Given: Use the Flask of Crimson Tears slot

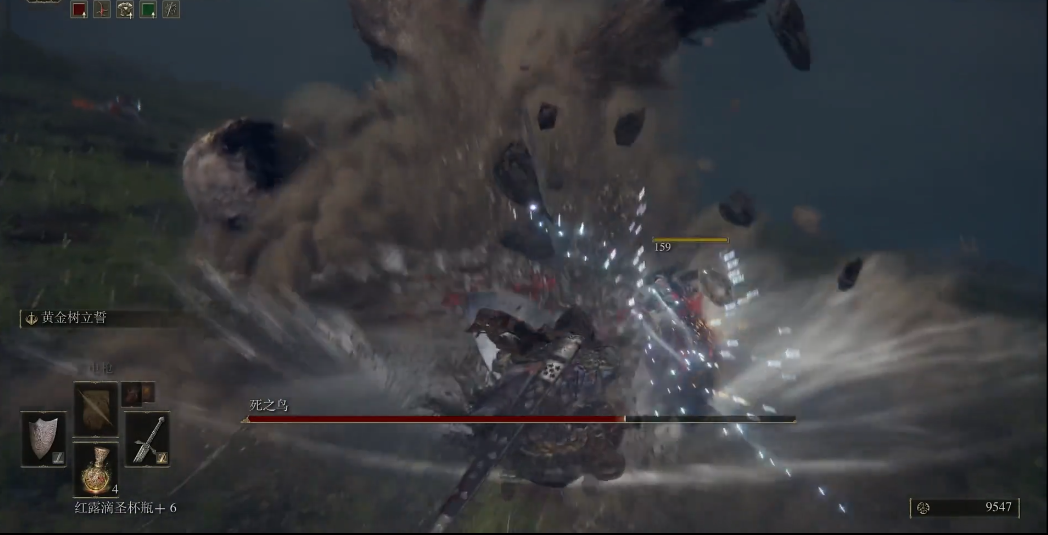Looking at the screenshot, I should (96, 469).
